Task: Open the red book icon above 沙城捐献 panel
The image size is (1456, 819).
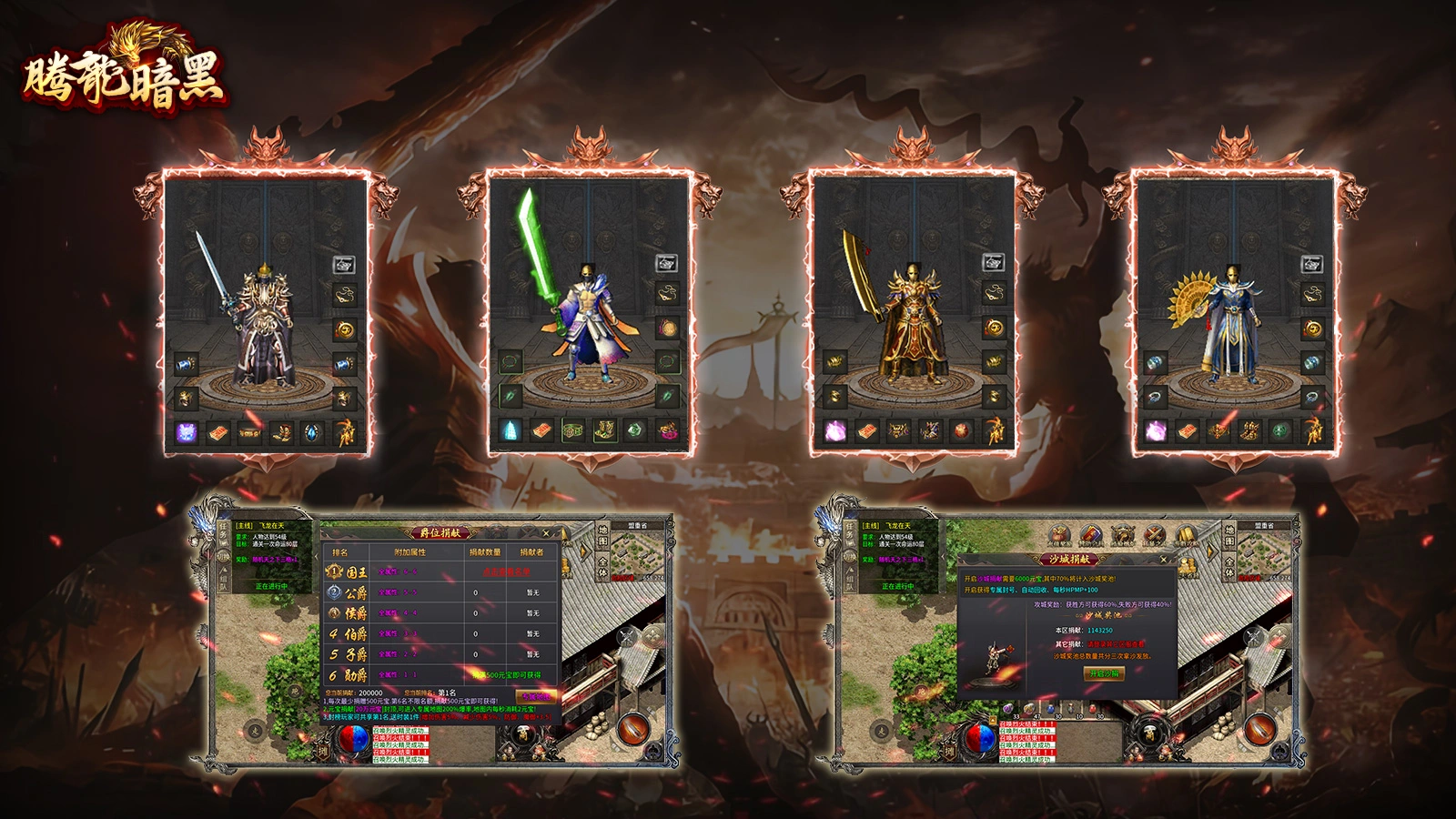Action: [x=1091, y=536]
